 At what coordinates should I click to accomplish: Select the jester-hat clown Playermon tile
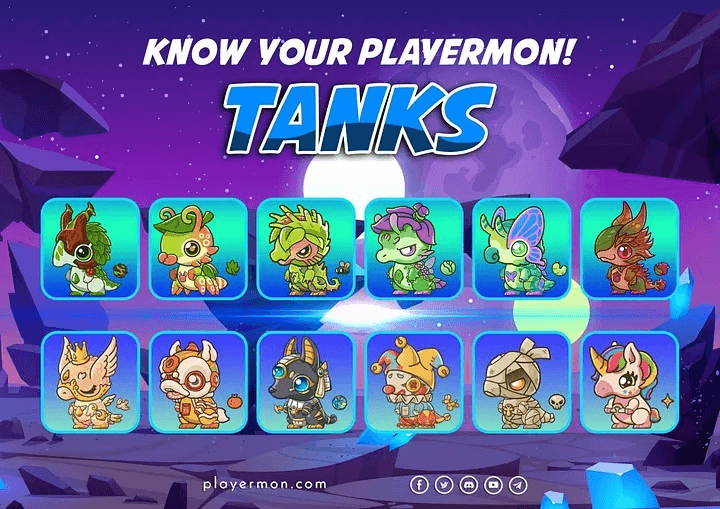tap(413, 381)
